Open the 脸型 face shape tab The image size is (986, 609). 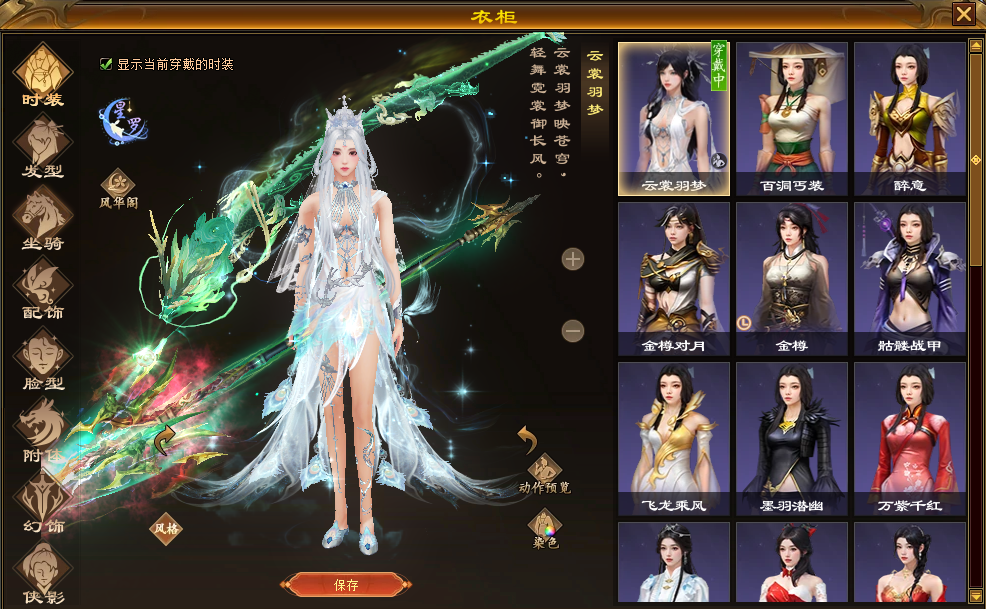43,359
